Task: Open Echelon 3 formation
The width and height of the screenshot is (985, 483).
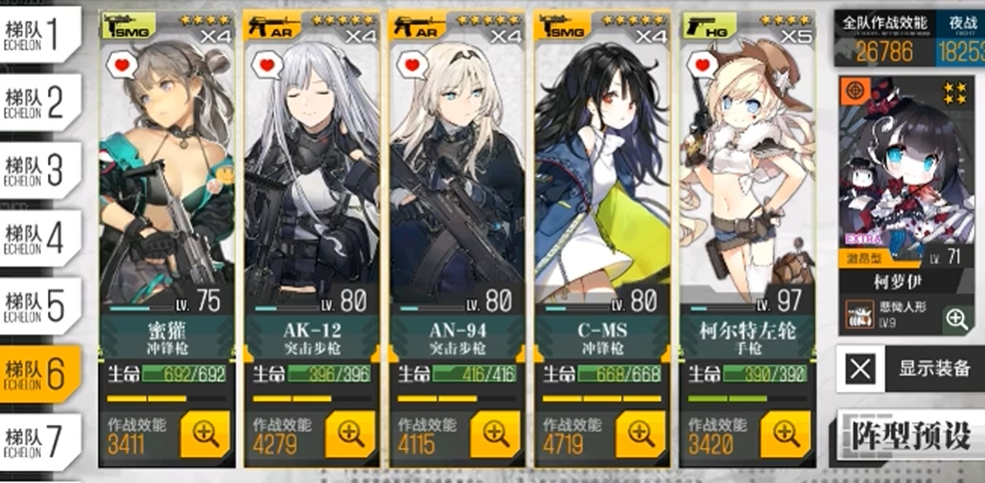Action: pos(40,171)
